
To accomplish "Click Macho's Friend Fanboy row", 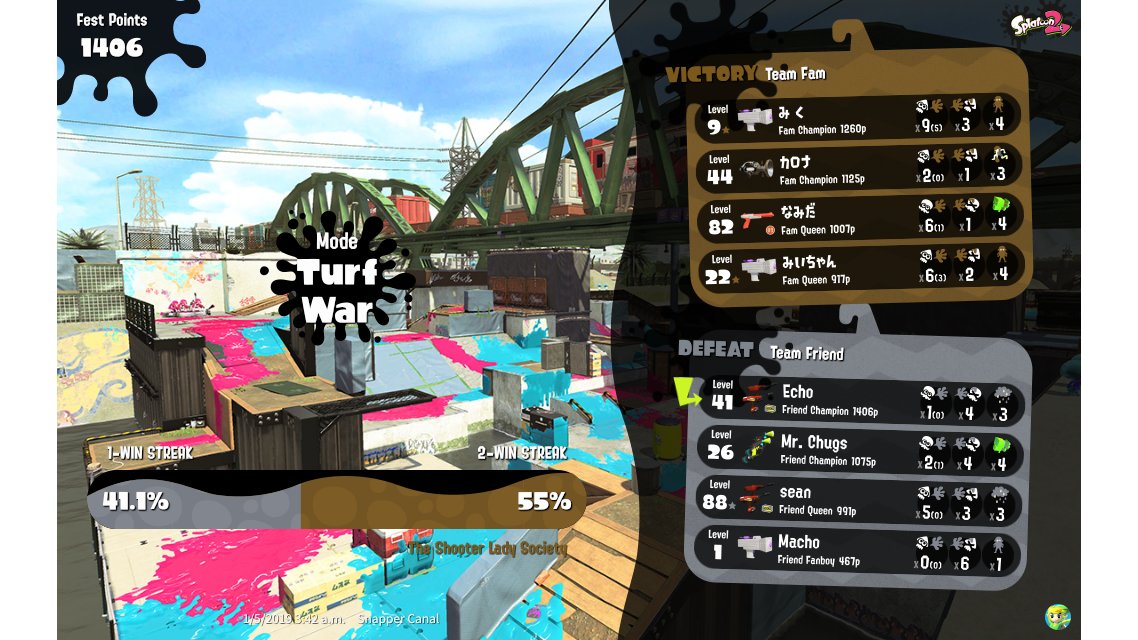I will pos(858,550).
